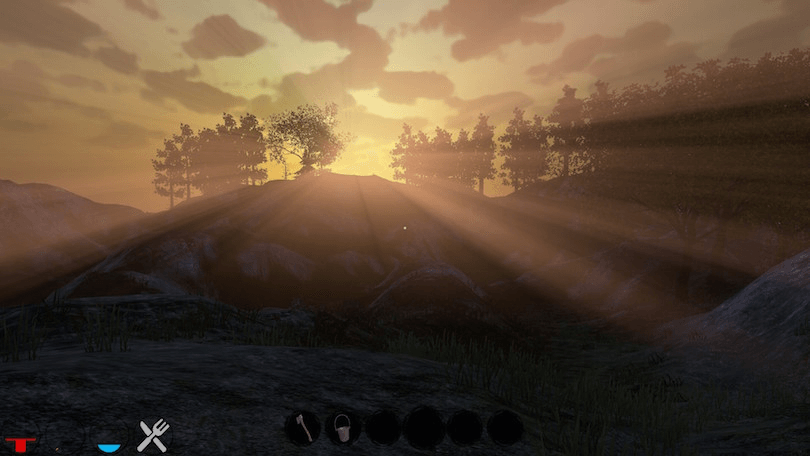The image size is (810, 456).
Task: Select the bucket hotbar slot
Action: pyautogui.click(x=343, y=428)
